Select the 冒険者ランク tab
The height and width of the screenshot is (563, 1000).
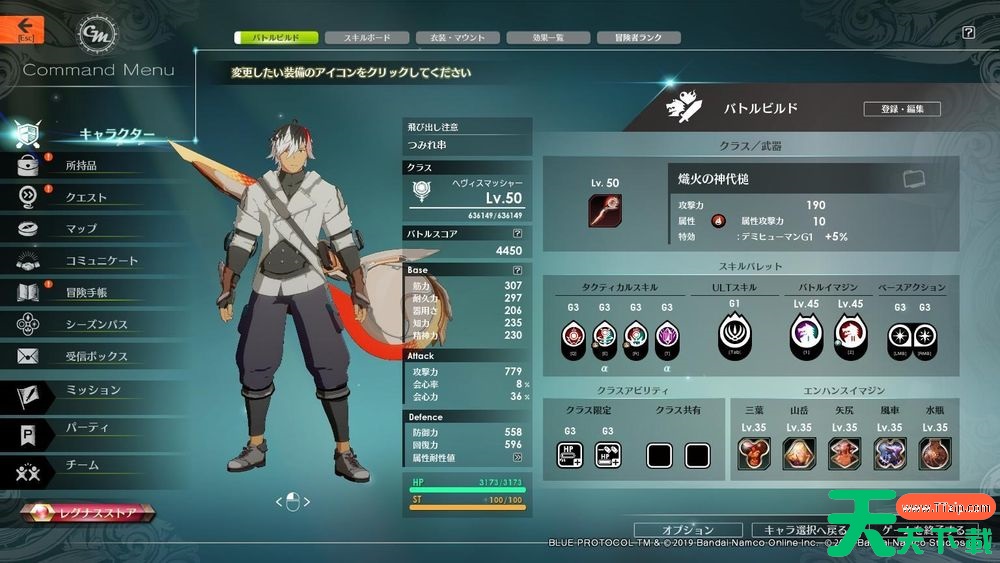(638, 38)
